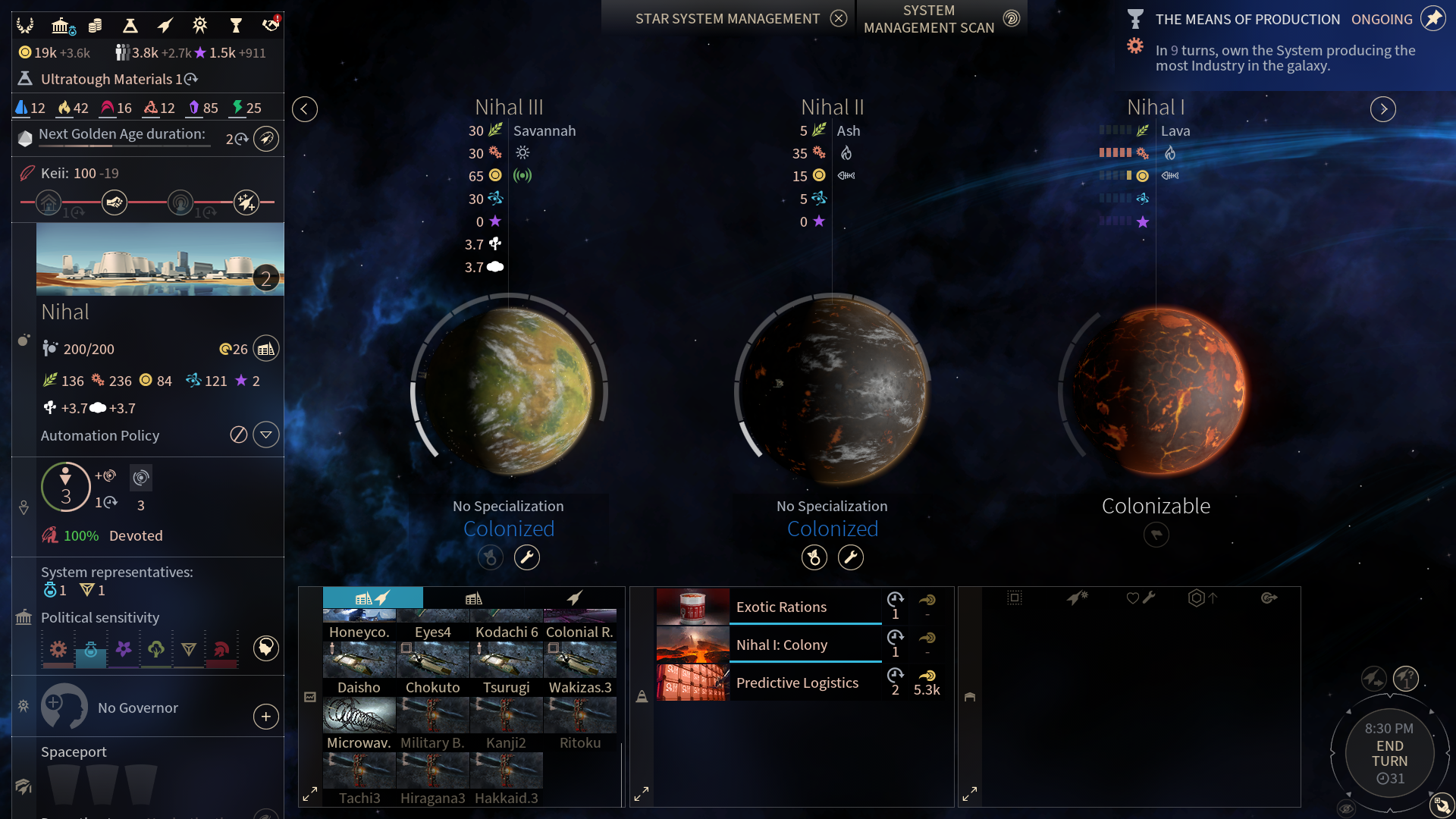Add a governor to the system
Screen dimensions: 1456x819
pyautogui.click(x=265, y=717)
